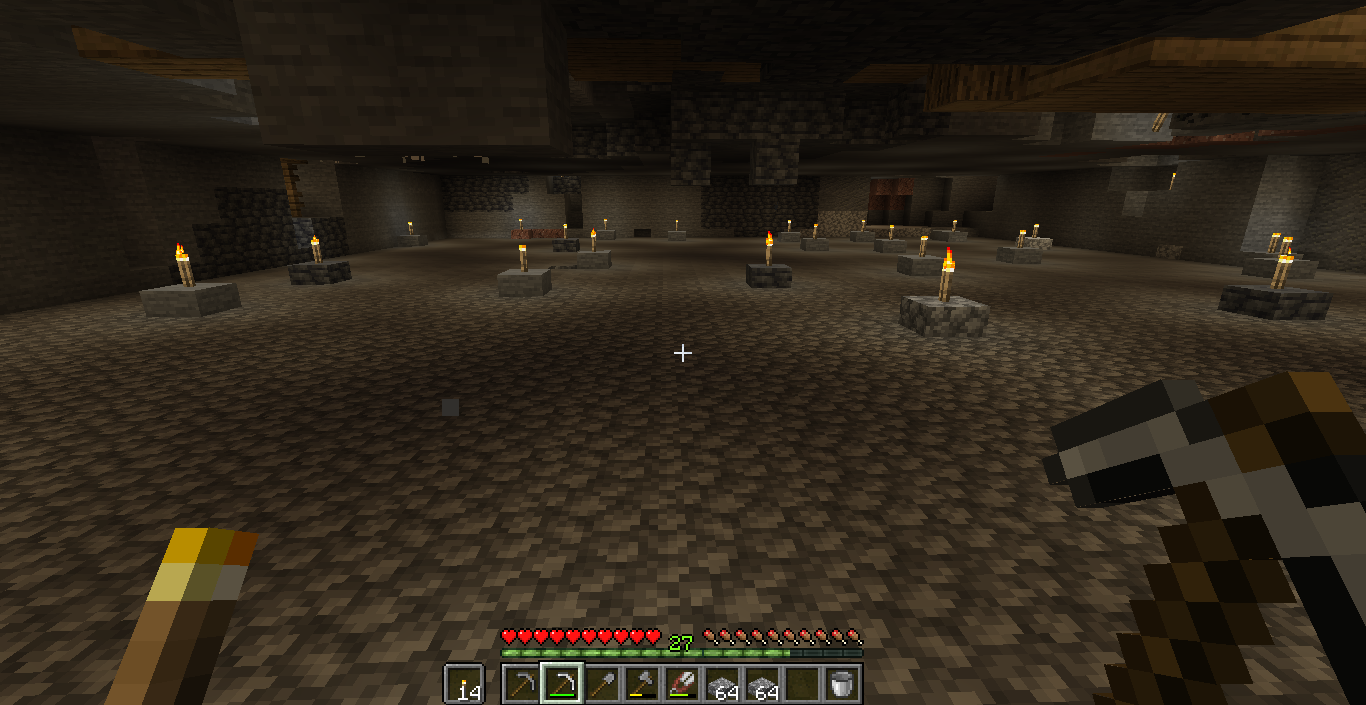
Task: Select the empty hotbar slot
Action: [x=801, y=684]
